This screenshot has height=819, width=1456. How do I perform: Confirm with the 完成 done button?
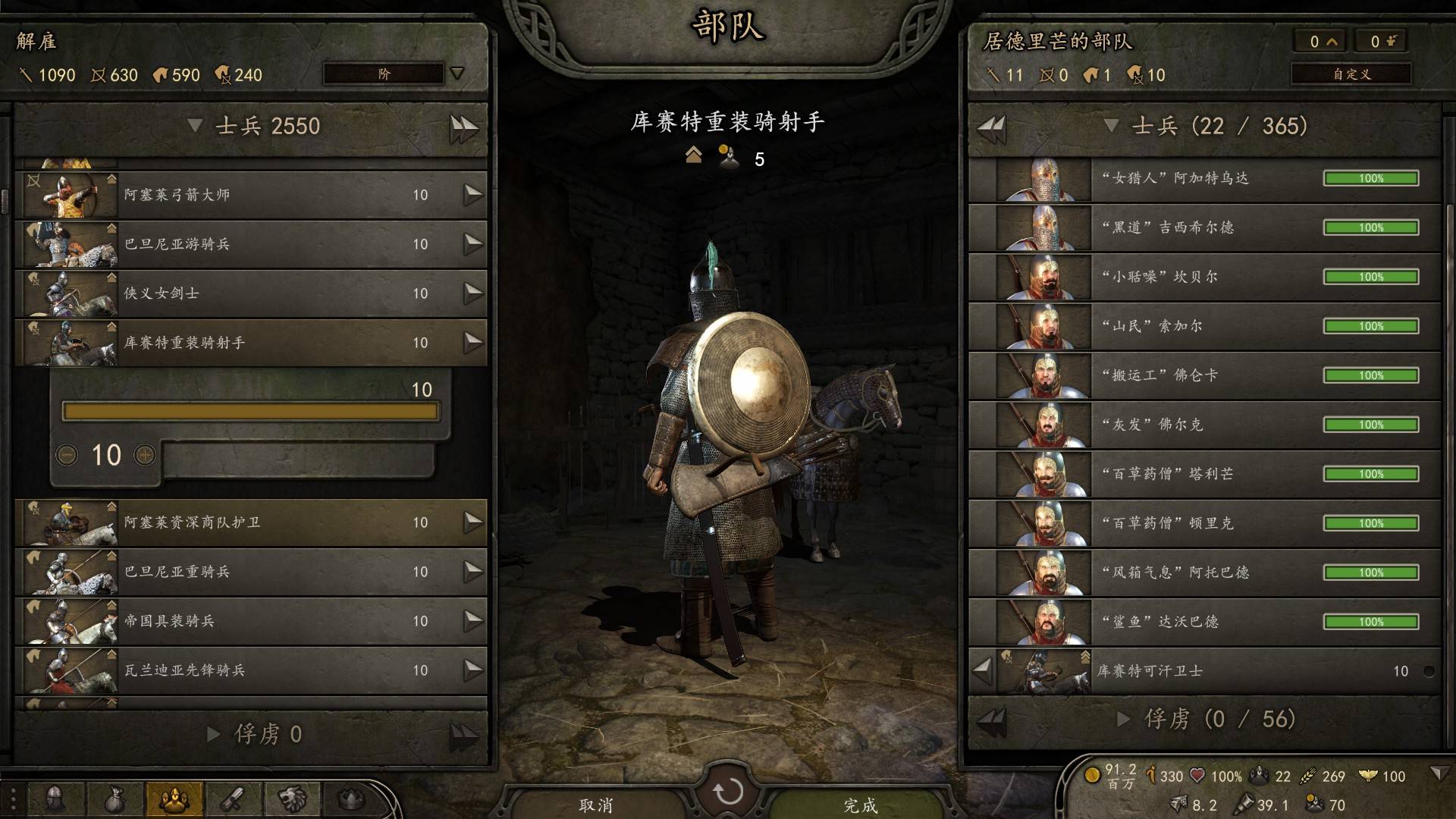click(x=860, y=804)
